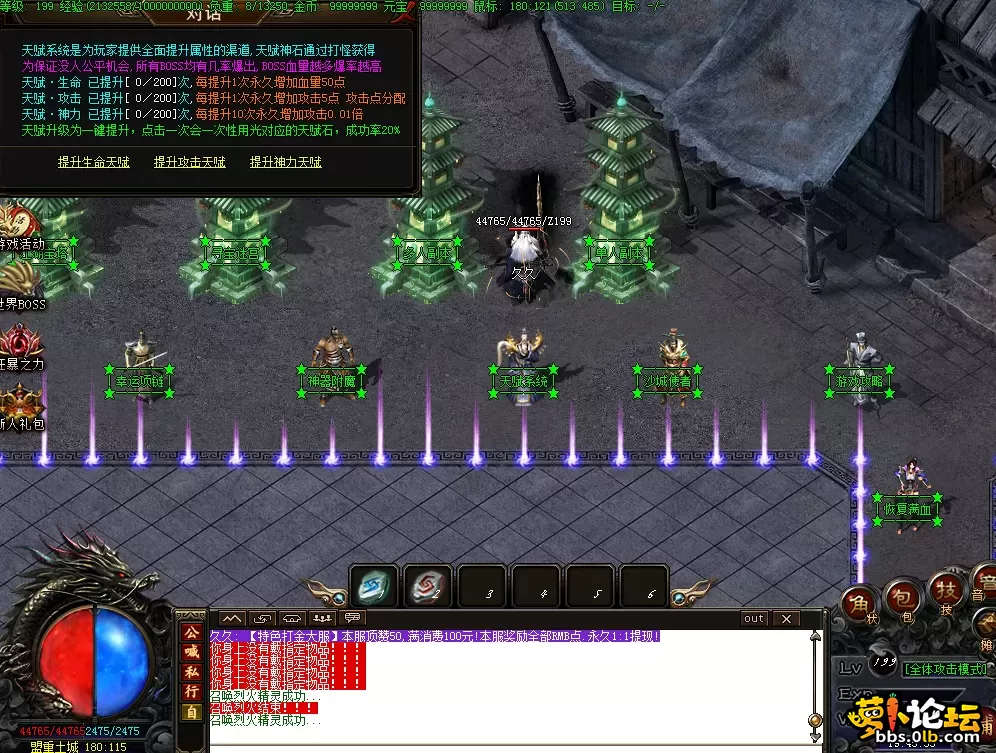996x753 pixels.
Task: Switch chat to the 喊 shout channel
Action: pyautogui.click(x=192, y=651)
